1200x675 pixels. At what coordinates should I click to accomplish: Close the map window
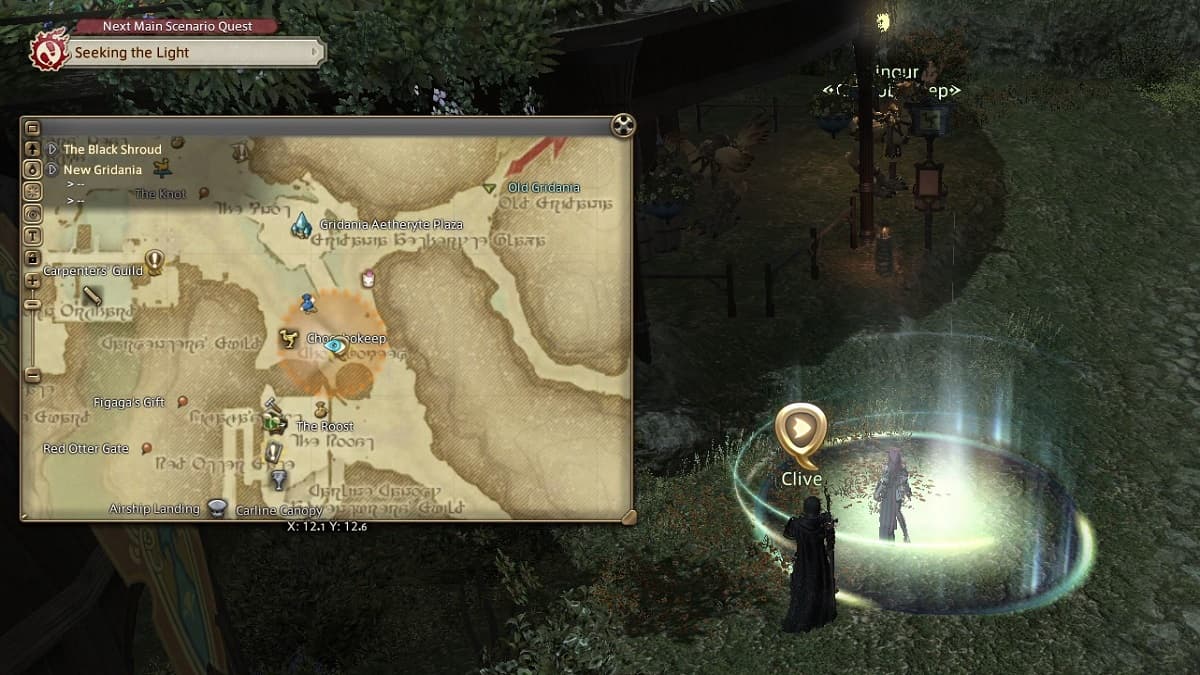coord(623,125)
